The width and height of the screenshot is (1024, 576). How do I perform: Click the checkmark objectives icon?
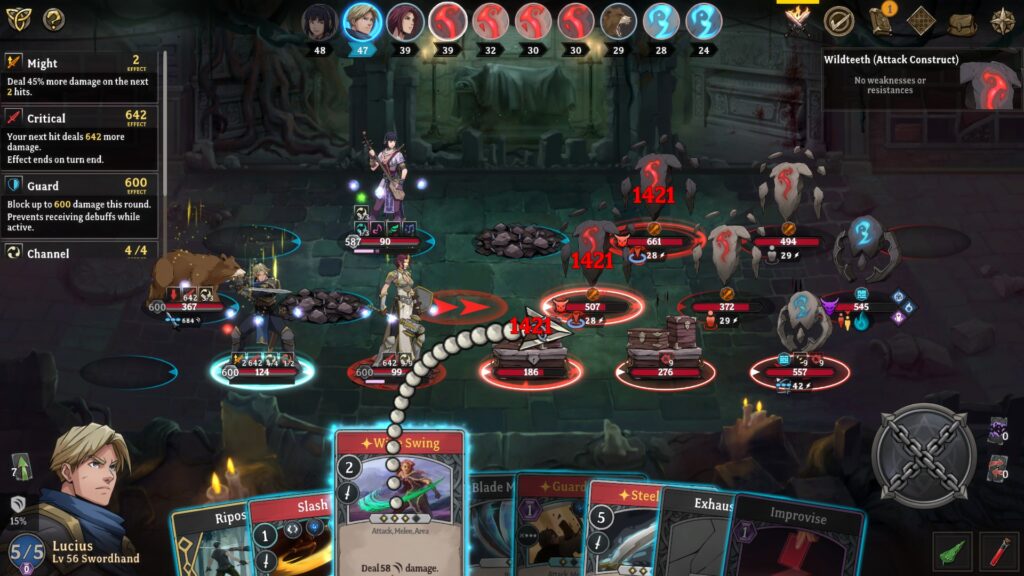coord(838,21)
